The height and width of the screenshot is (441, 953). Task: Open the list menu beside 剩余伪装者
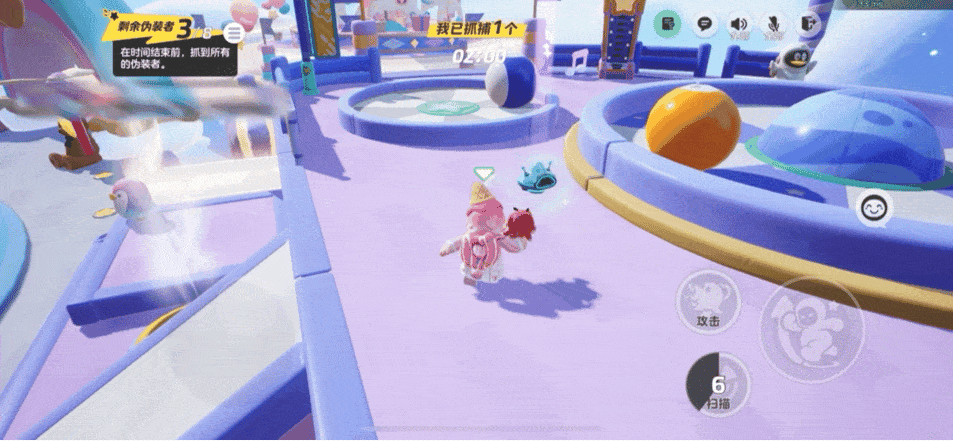pos(236,33)
